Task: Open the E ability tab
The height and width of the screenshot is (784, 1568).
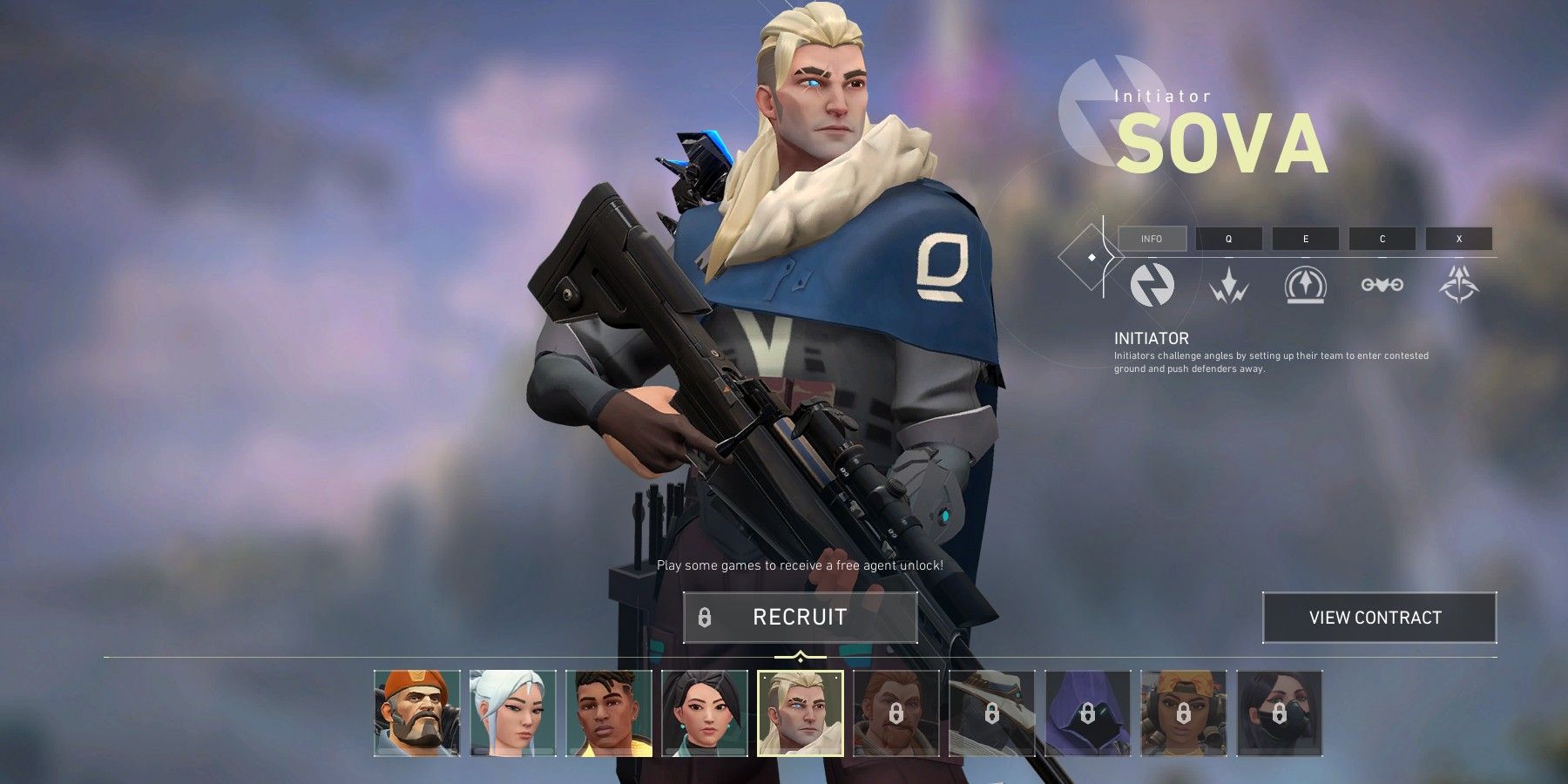Action: pos(1306,239)
